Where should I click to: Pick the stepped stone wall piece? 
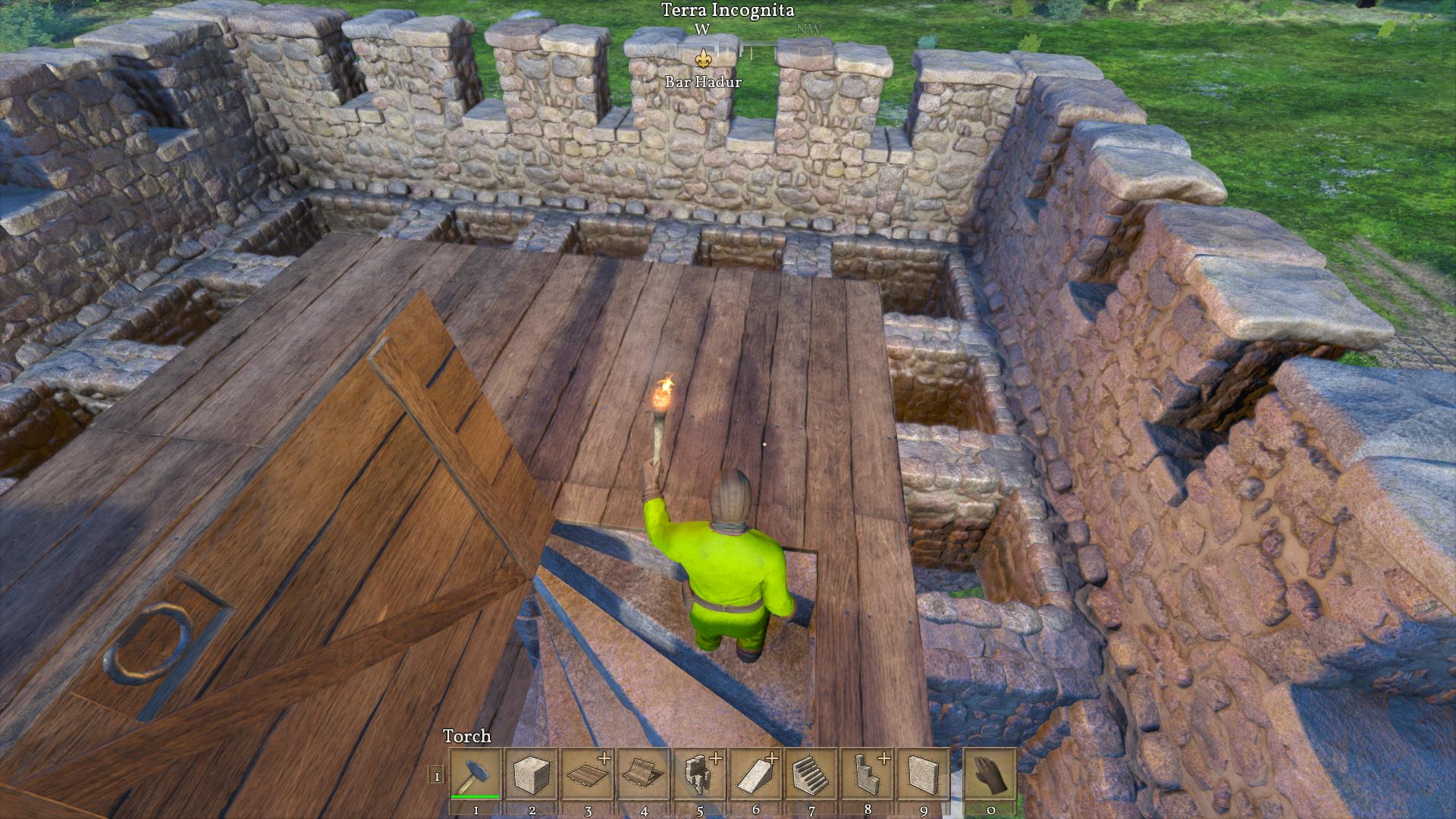(x=868, y=773)
